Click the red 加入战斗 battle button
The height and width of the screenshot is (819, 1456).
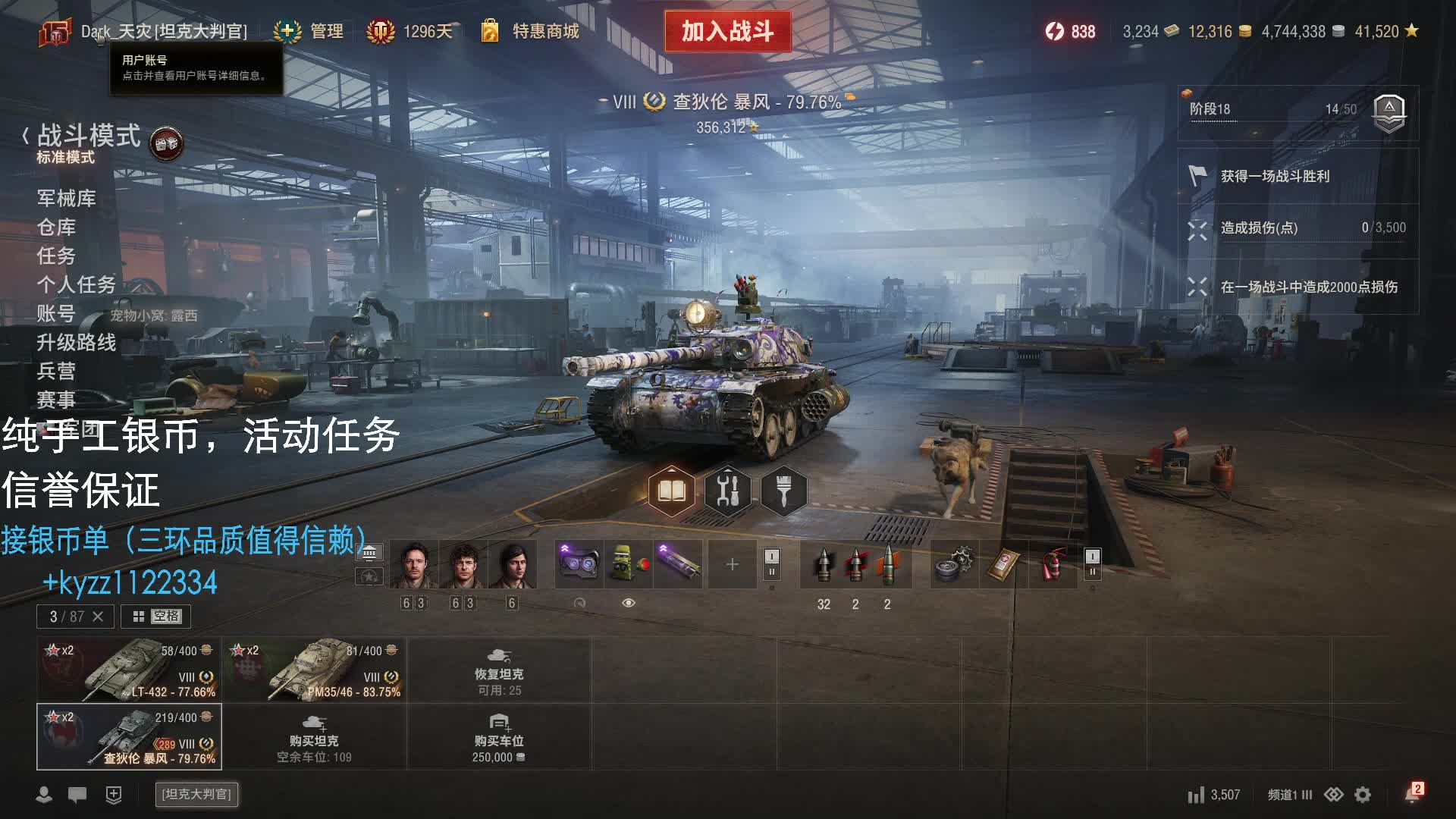click(x=727, y=31)
